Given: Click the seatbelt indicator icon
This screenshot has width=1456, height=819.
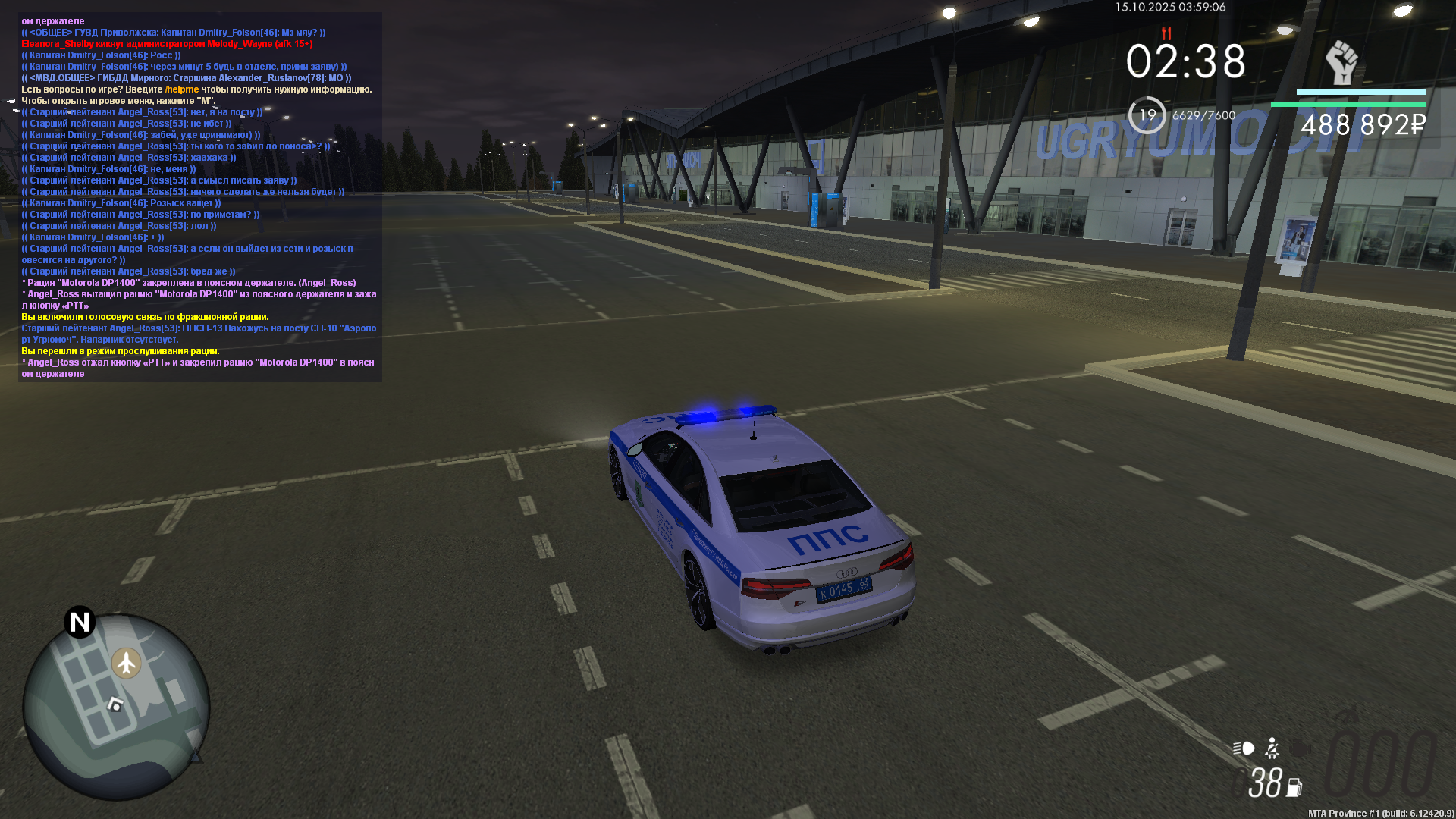Looking at the screenshot, I should pos(1272,748).
